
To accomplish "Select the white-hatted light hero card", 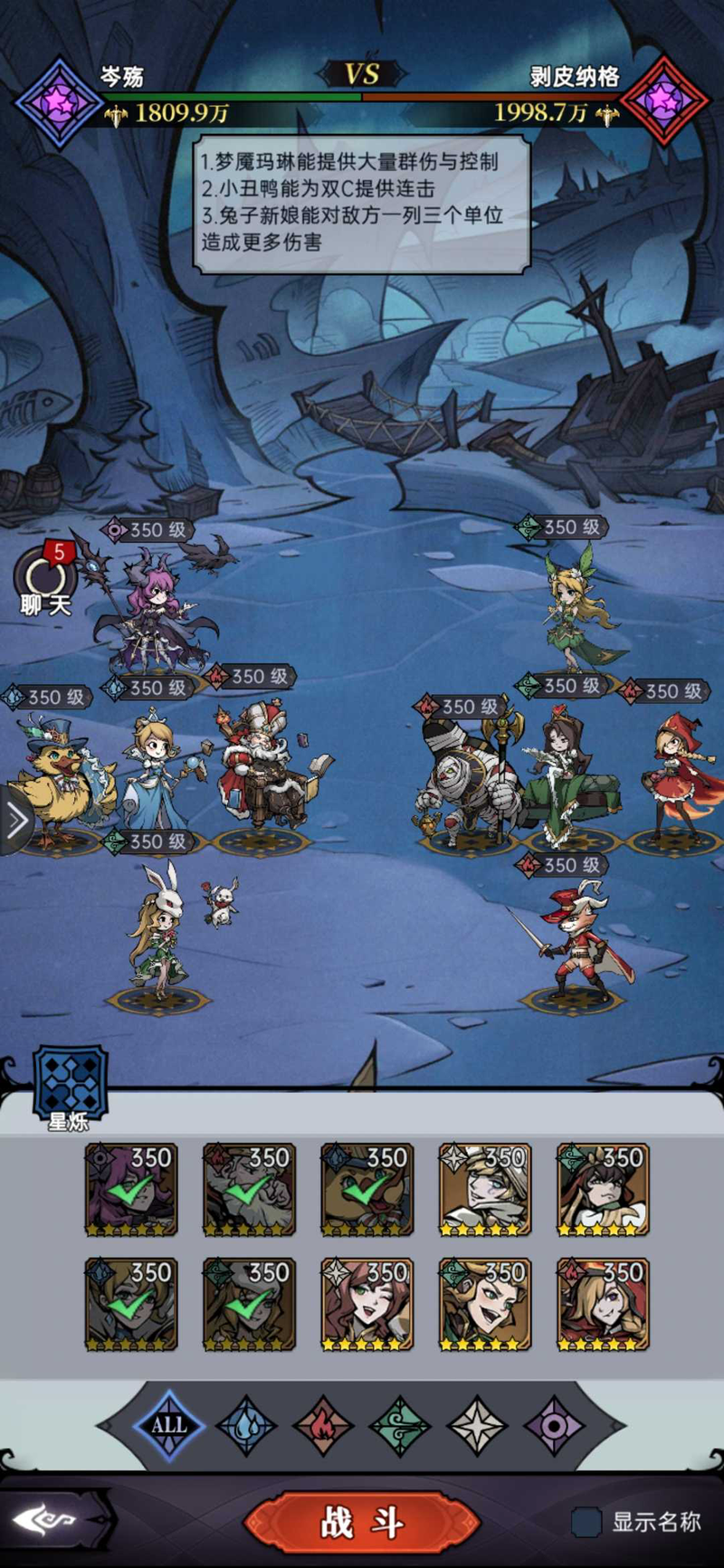I will 485,1190.
